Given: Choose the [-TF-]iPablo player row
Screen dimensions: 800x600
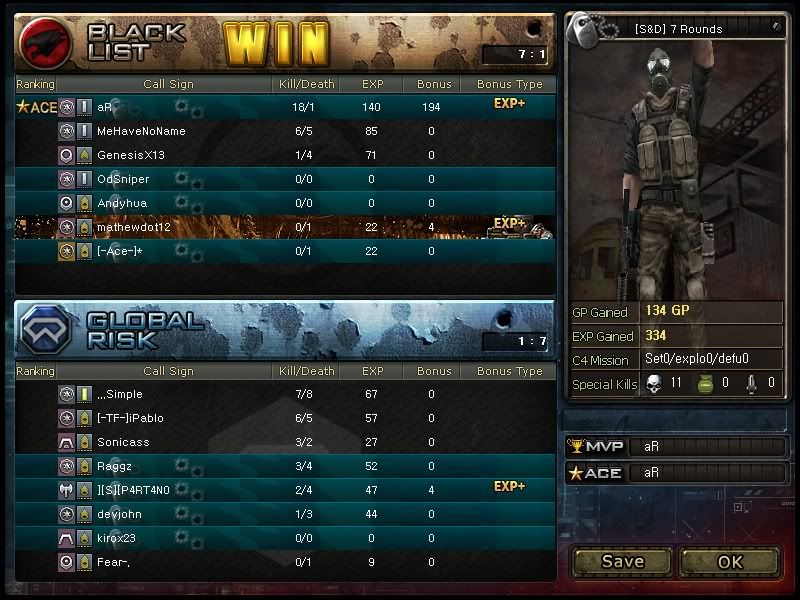Looking at the screenshot, I should [130, 418].
